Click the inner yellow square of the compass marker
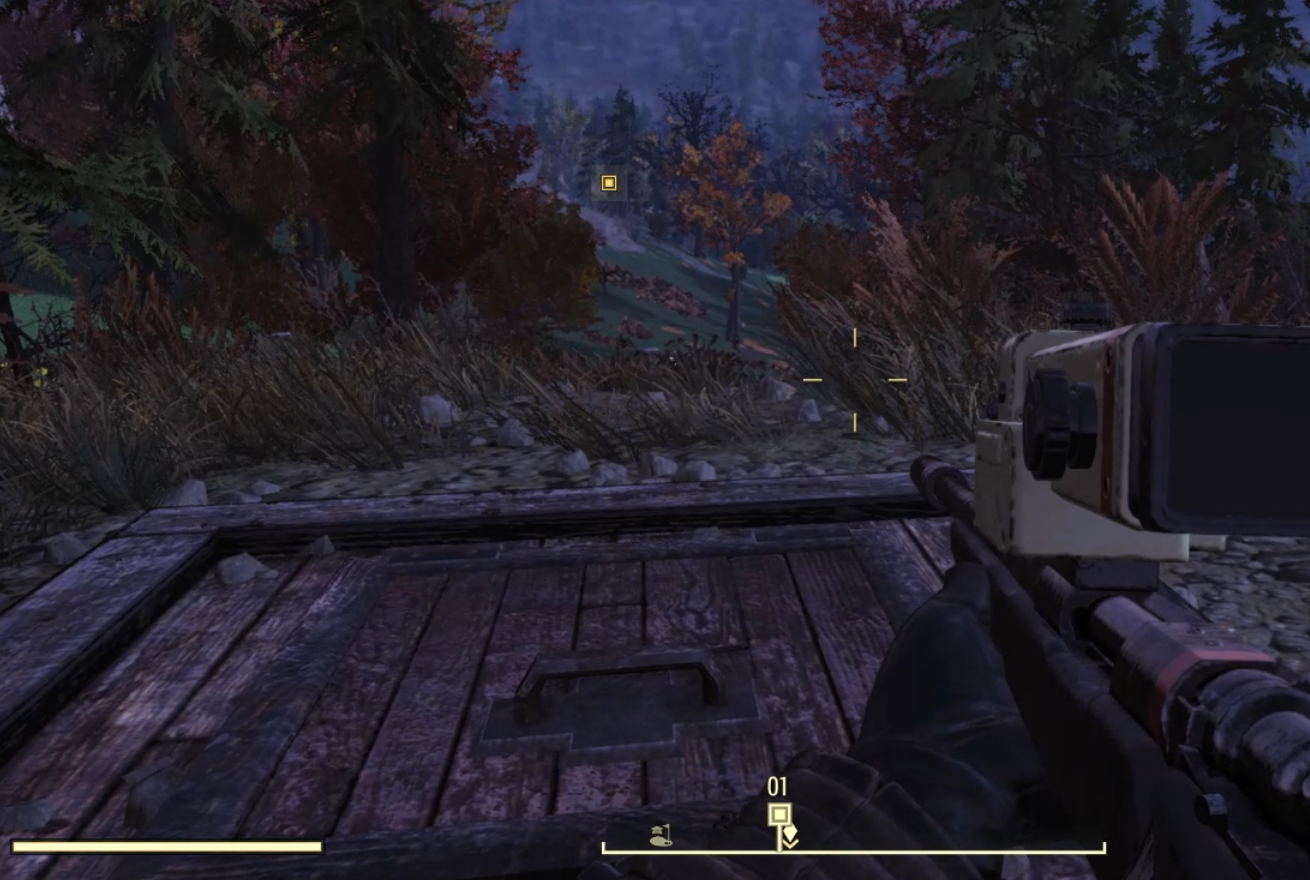The height and width of the screenshot is (880, 1310). pos(780,813)
